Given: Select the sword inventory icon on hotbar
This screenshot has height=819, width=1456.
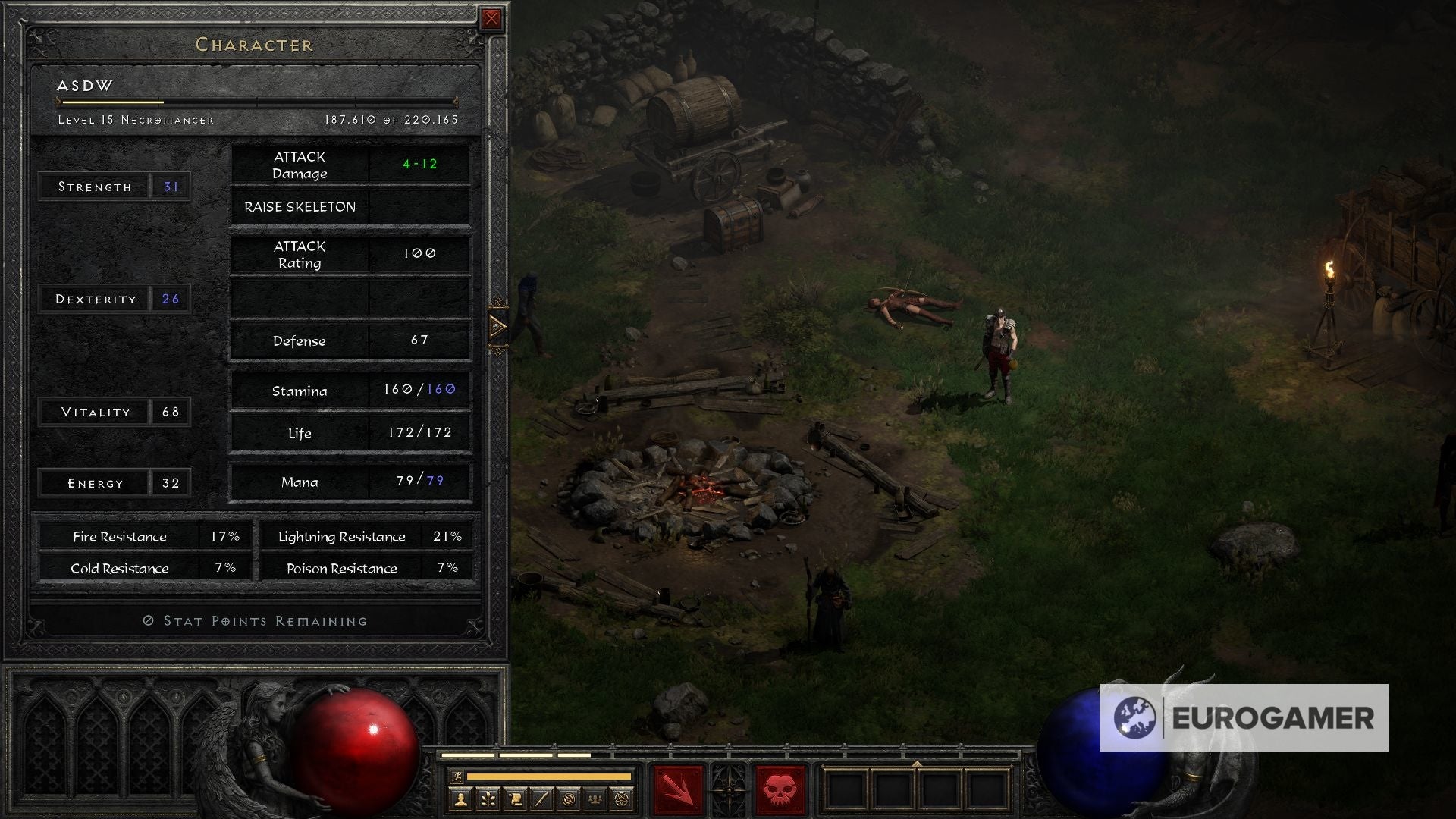Looking at the screenshot, I should 541,799.
